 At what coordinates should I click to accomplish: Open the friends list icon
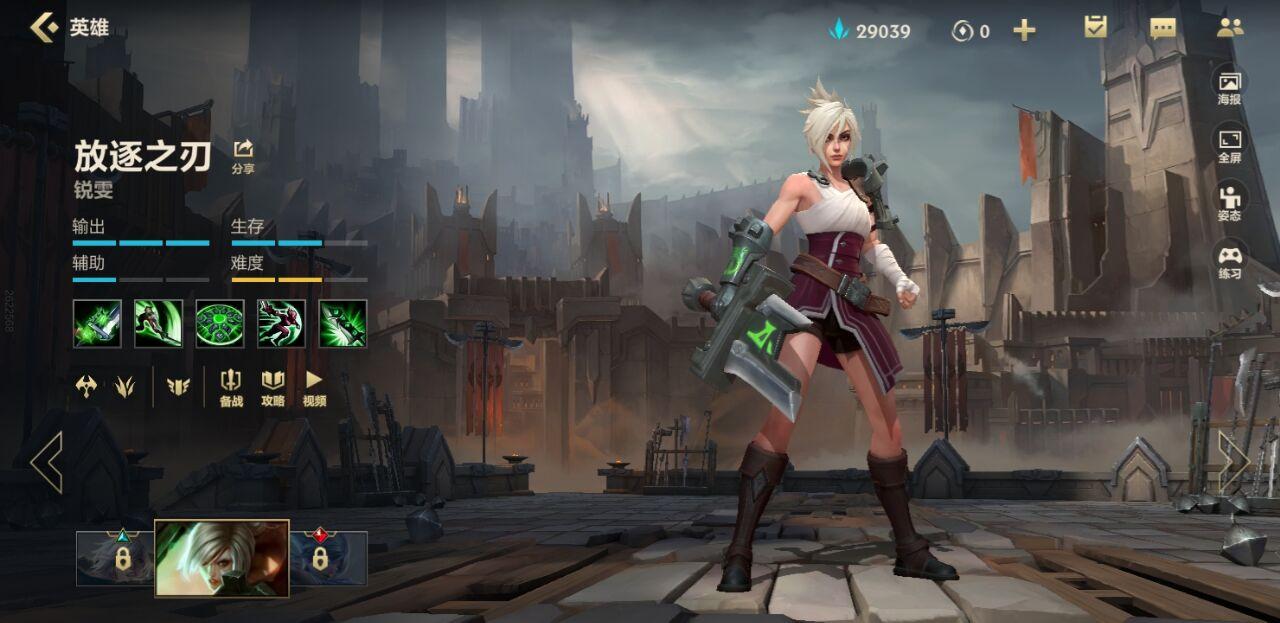click(x=1229, y=27)
